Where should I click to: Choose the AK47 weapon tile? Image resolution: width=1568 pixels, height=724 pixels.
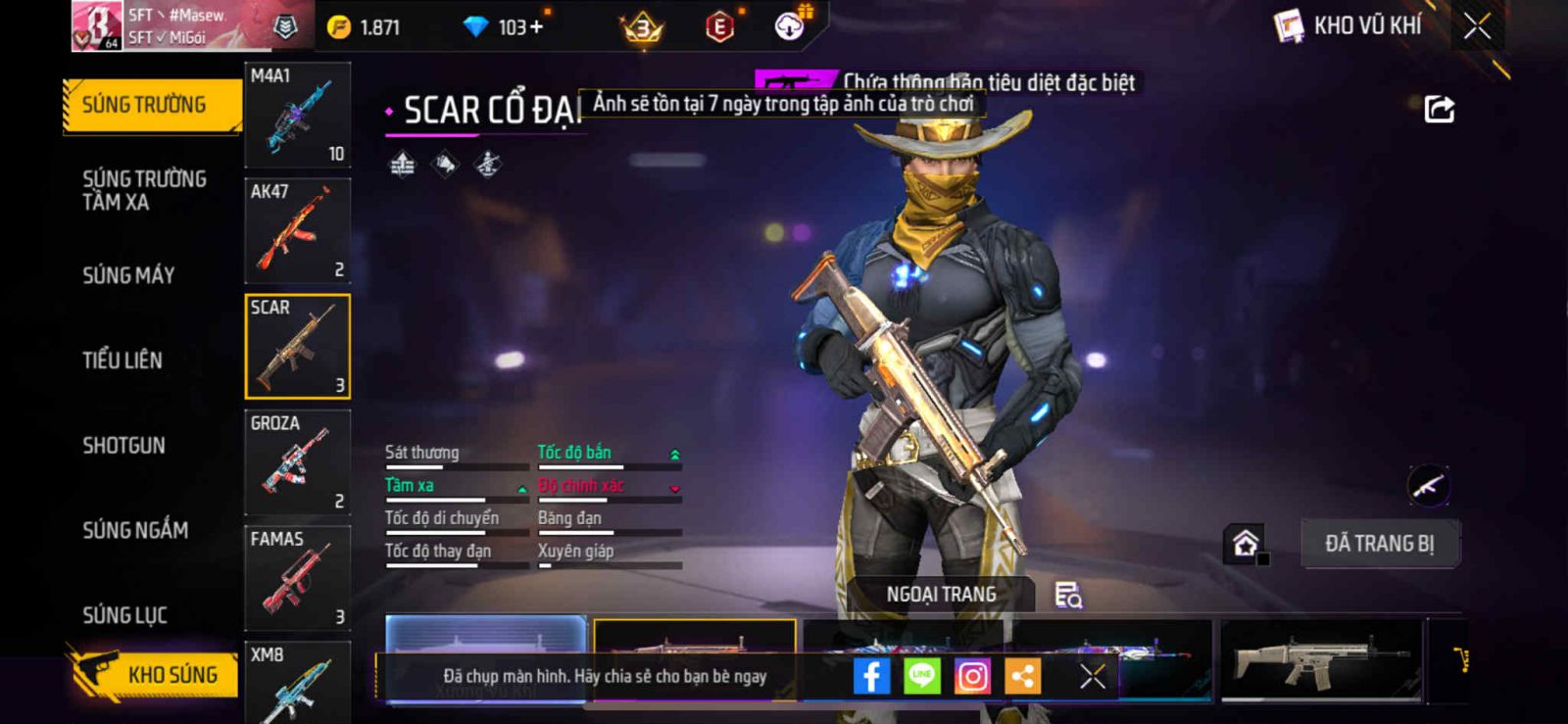point(297,231)
